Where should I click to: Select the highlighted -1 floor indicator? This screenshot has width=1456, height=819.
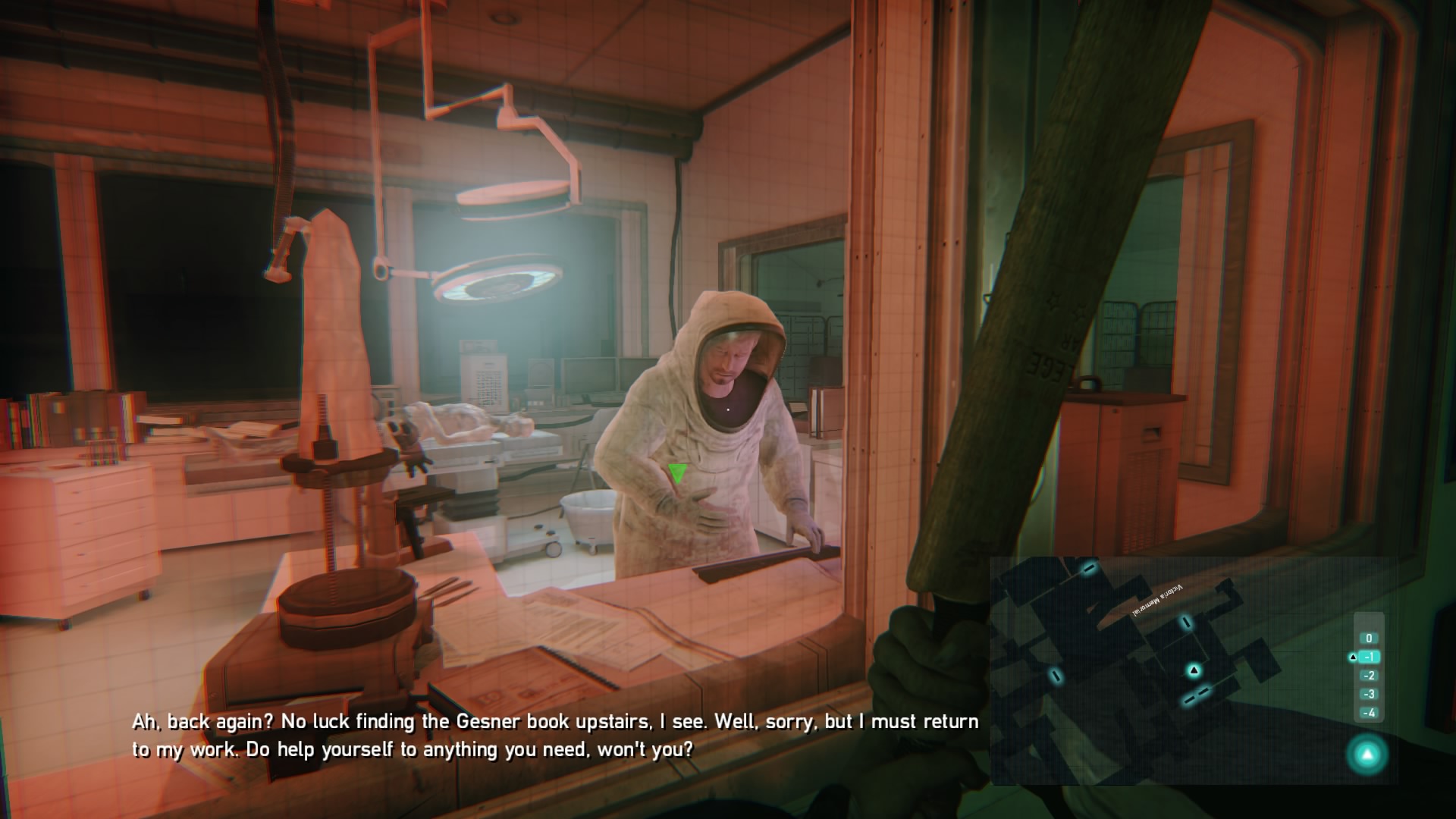pos(1369,657)
